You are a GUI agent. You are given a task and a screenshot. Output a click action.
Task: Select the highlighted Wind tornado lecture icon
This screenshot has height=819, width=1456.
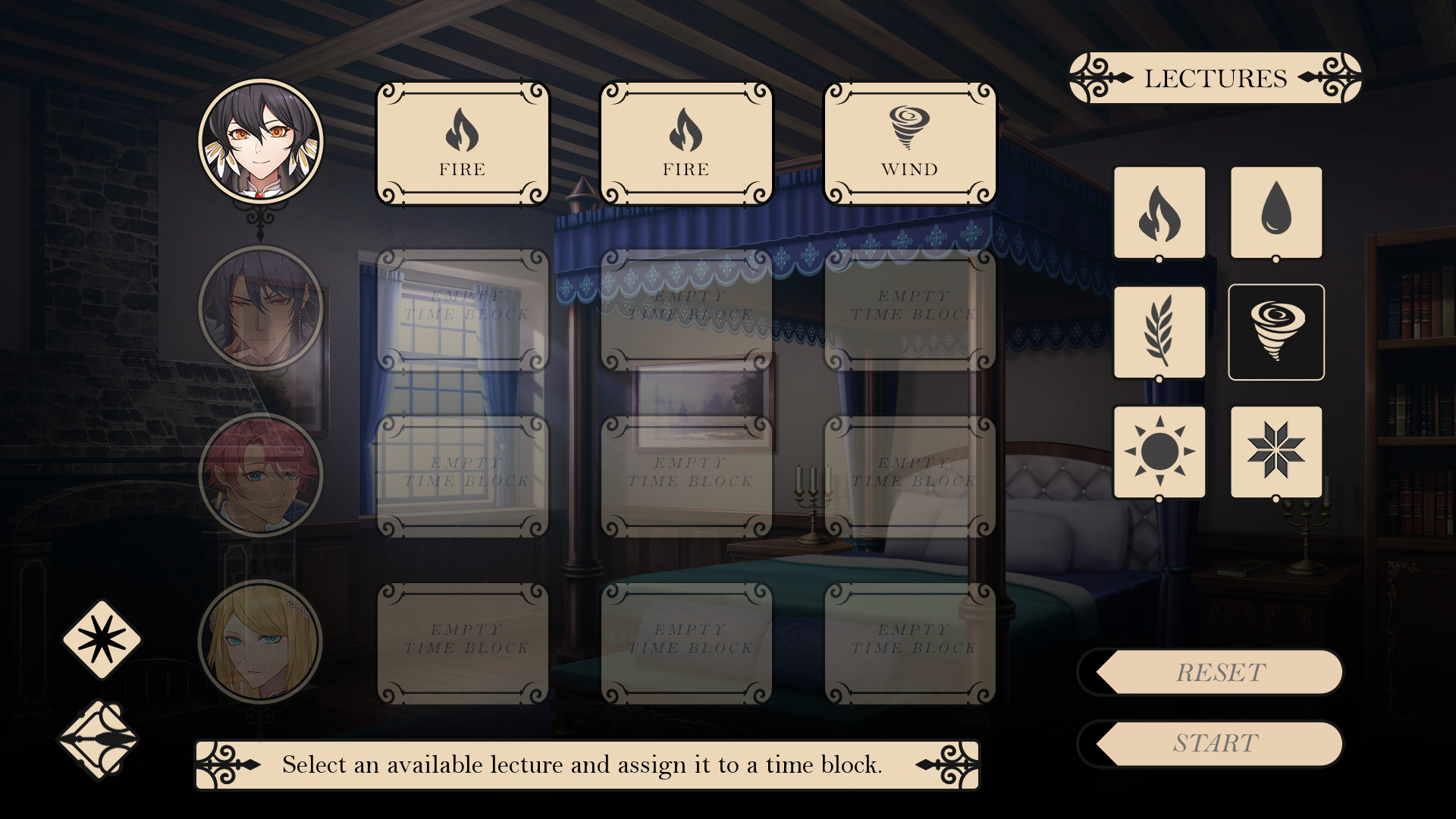coord(1276,332)
